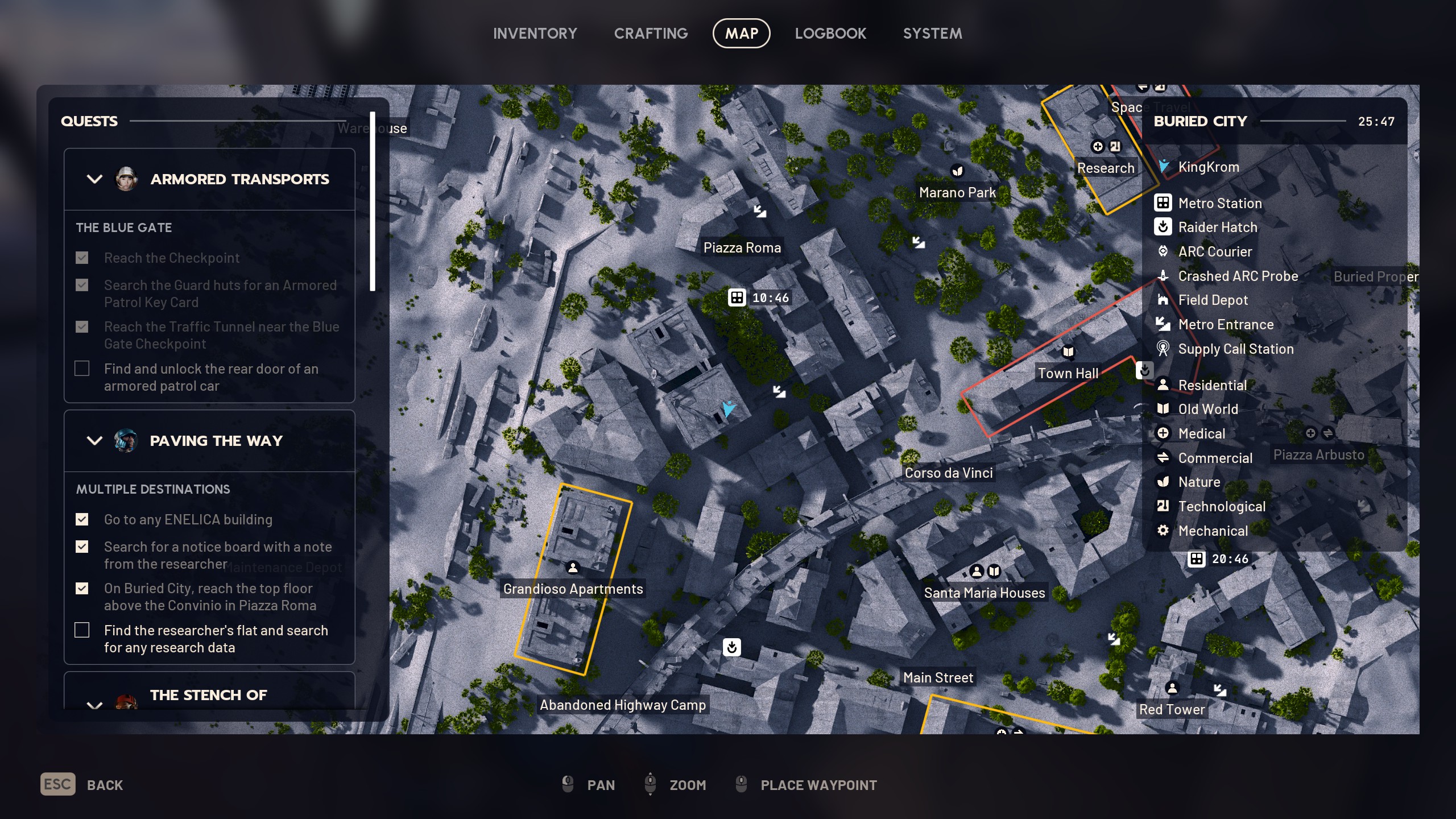The width and height of the screenshot is (1456, 819).
Task: Select the Metro Station icon in the legend
Action: (x=1163, y=203)
